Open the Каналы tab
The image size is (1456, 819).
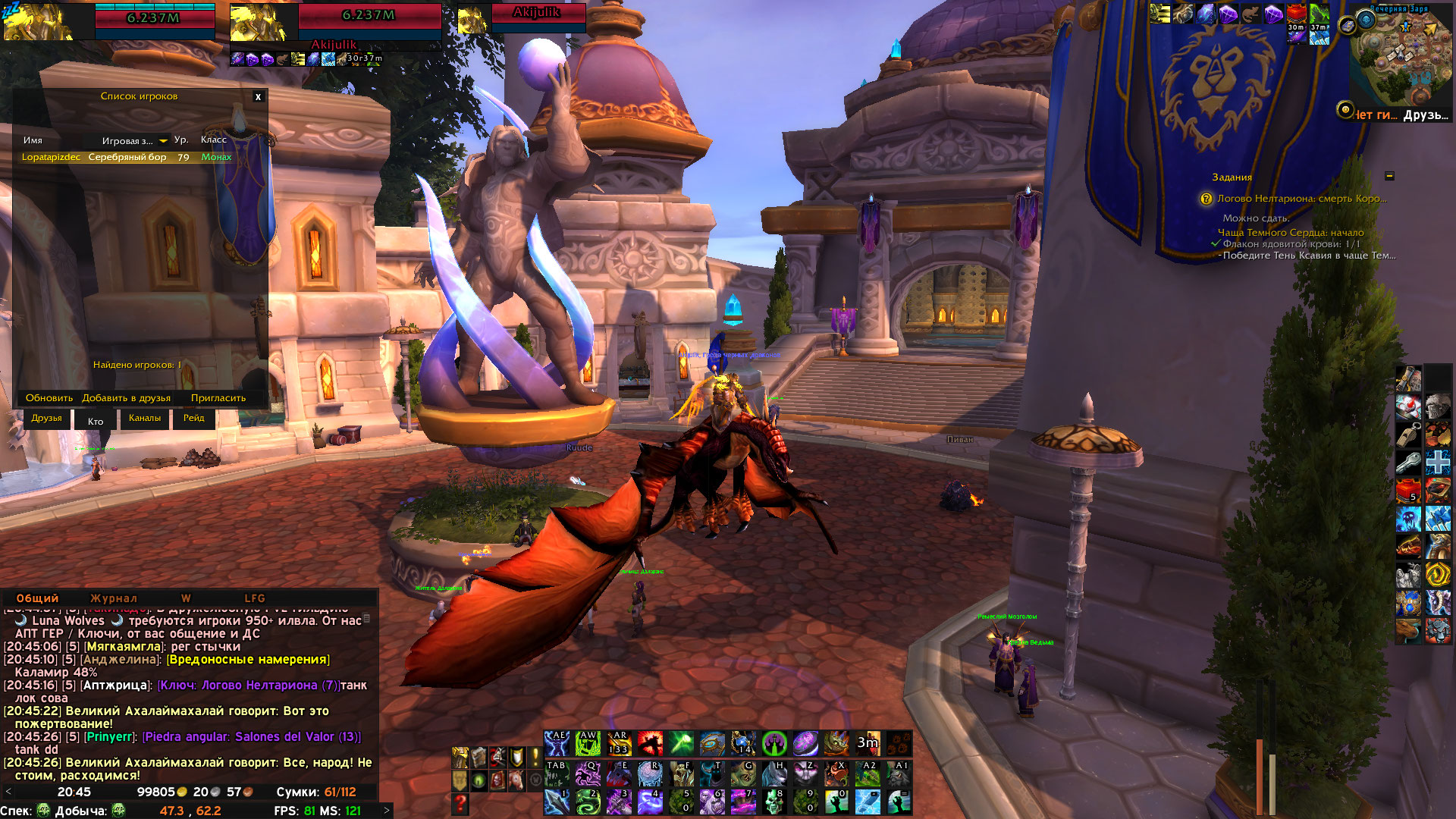[x=144, y=419]
